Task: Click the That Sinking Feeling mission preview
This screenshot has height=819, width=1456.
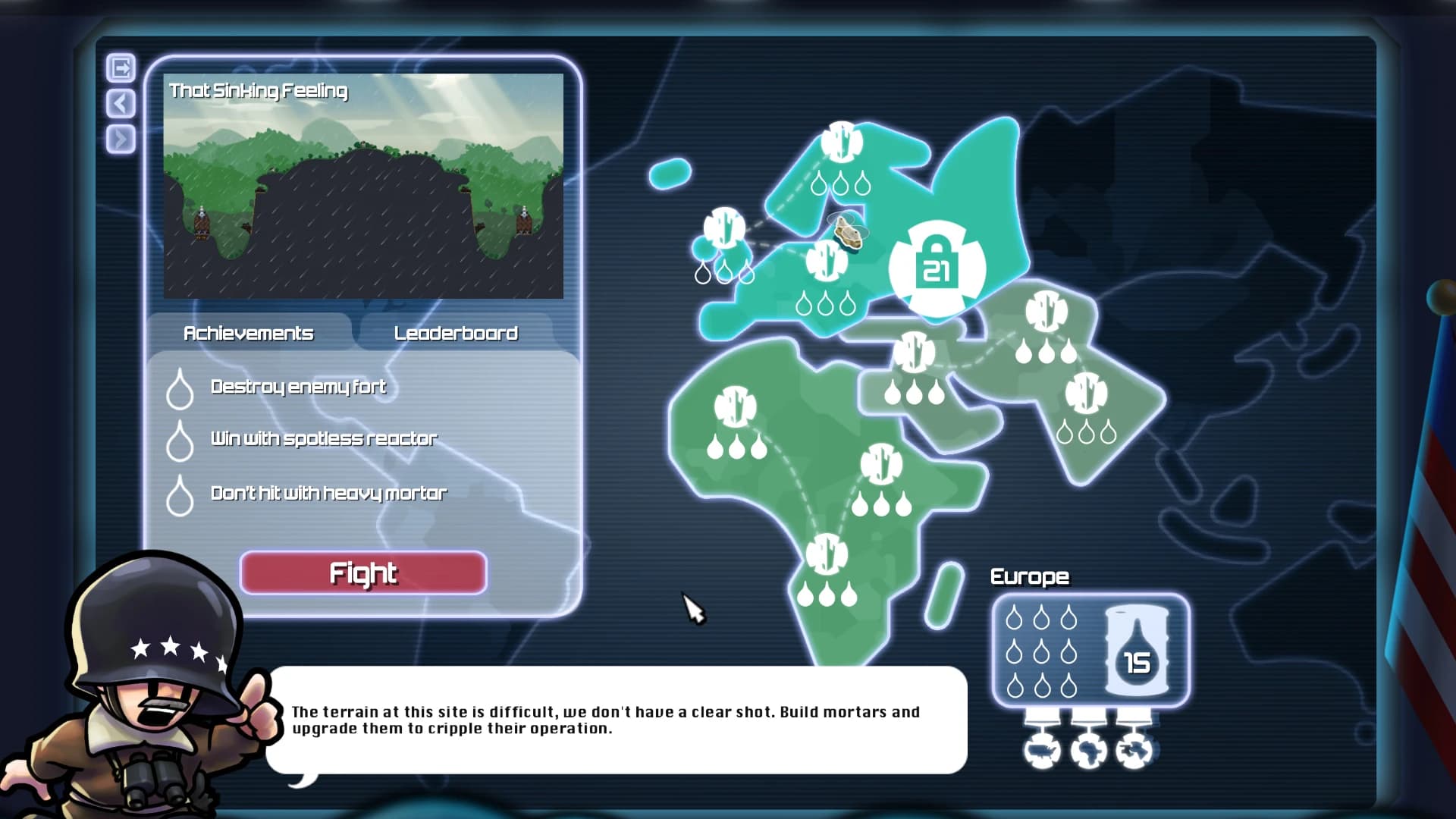Action: pos(364,186)
